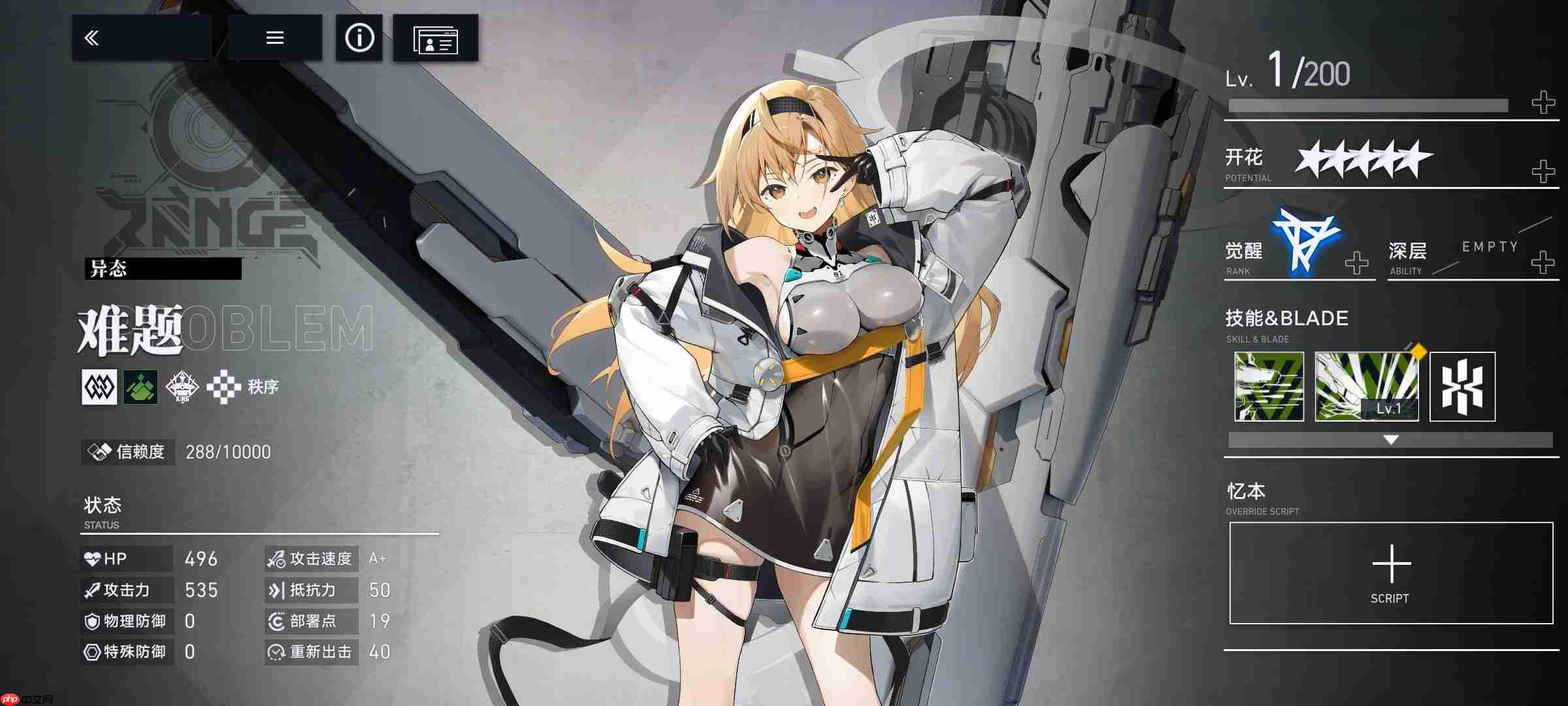Click the white blade emblem icon beside the skills
This screenshot has height=706, width=1568.
coord(1462,386)
